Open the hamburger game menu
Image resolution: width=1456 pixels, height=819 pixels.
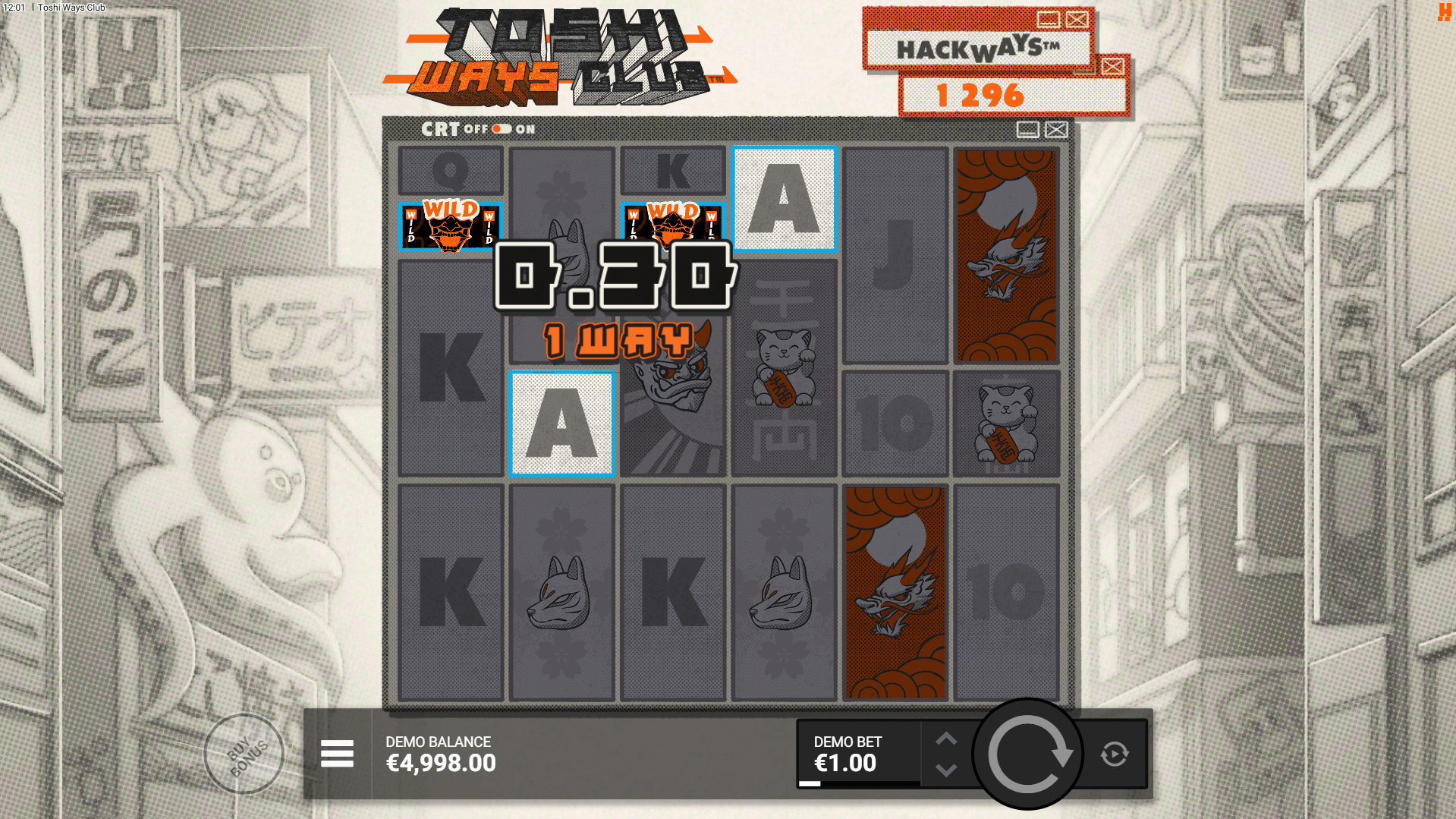(x=337, y=754)
